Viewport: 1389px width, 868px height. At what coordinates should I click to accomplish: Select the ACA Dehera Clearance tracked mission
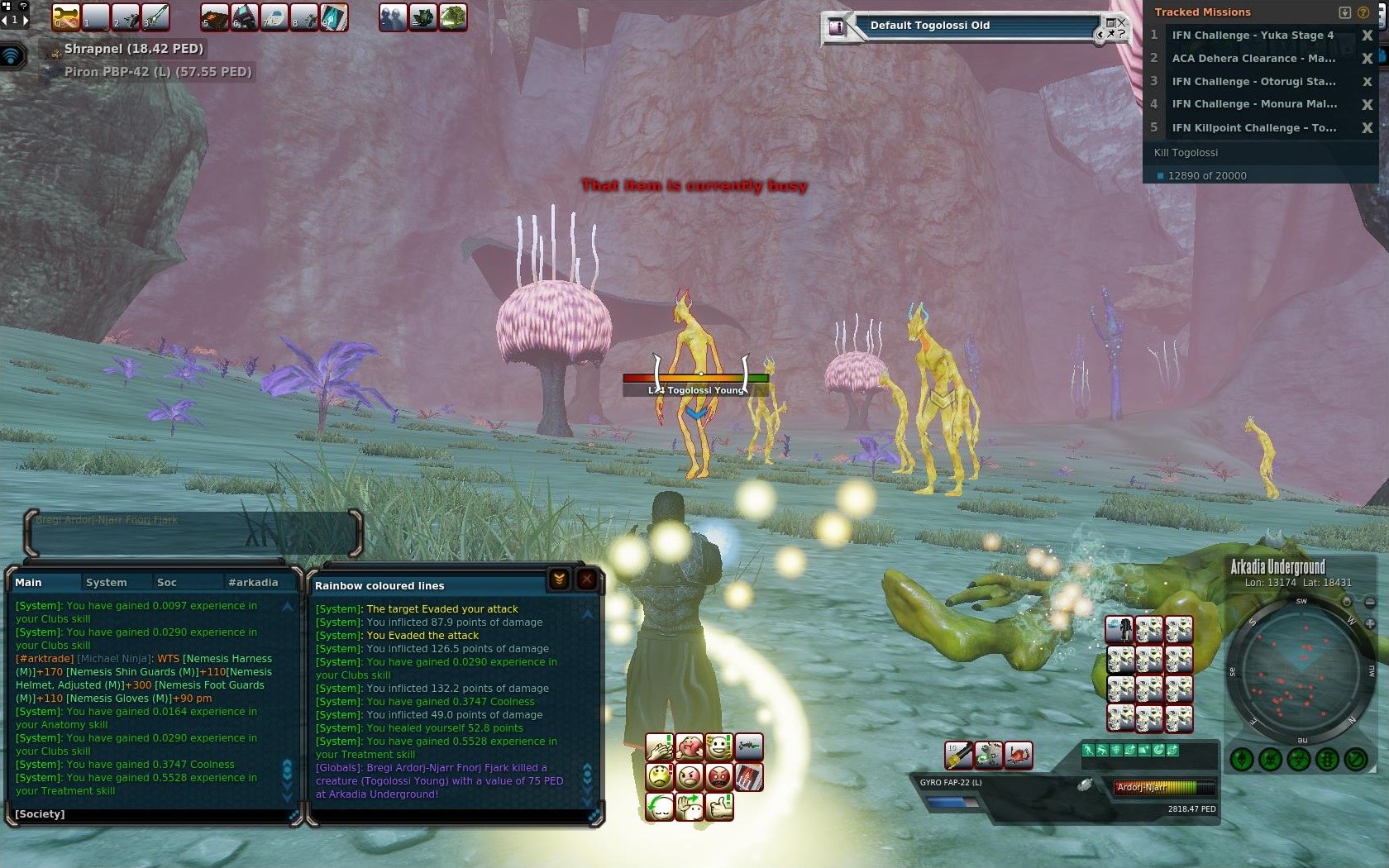tap(1253, 59)
